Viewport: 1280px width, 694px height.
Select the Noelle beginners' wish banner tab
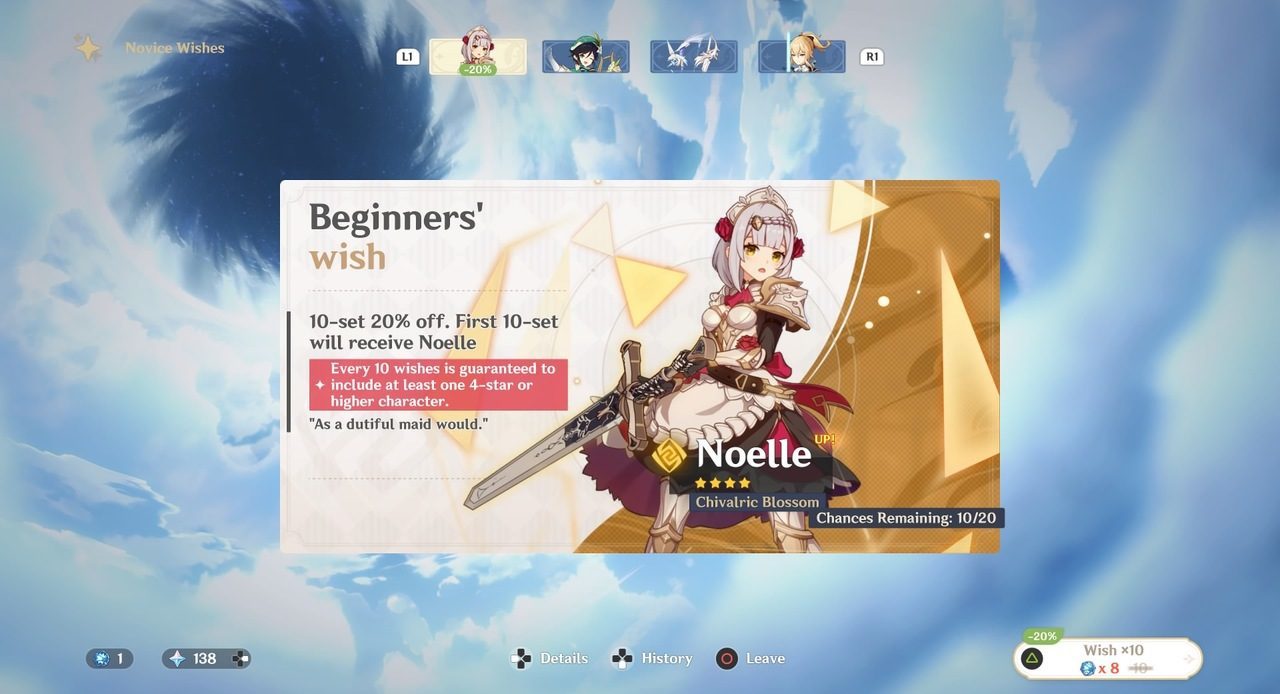point(478,57)
